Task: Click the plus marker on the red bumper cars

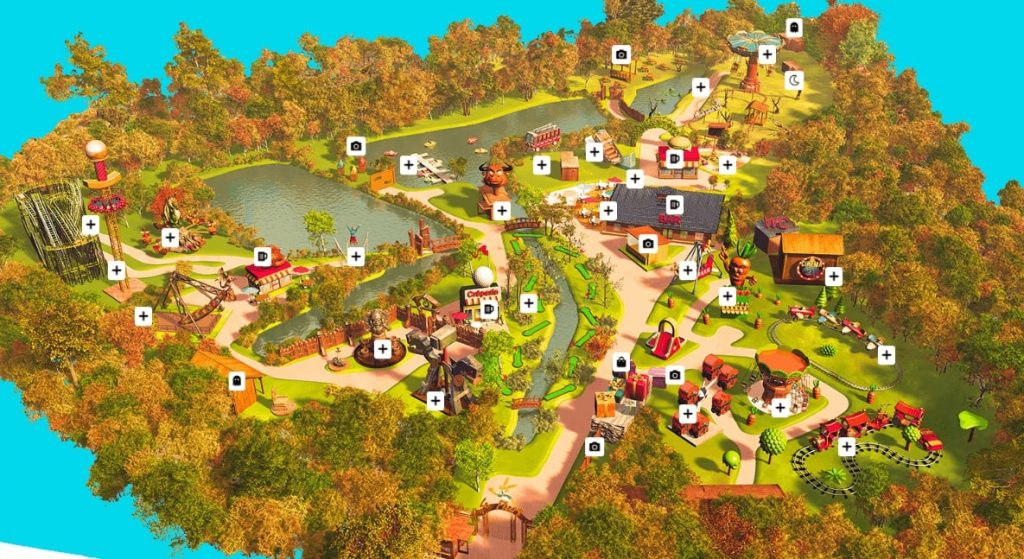Action: pos(687,414)
